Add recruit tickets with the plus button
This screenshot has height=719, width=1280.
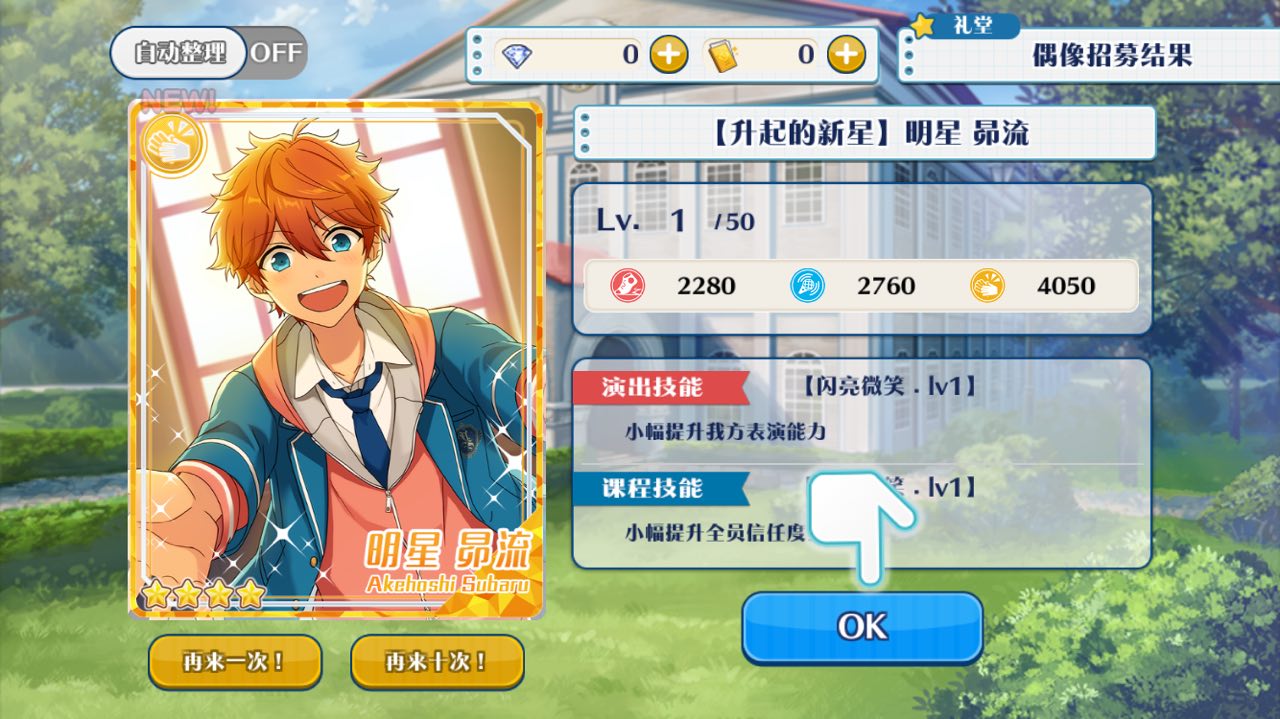(x=846, y=54)
